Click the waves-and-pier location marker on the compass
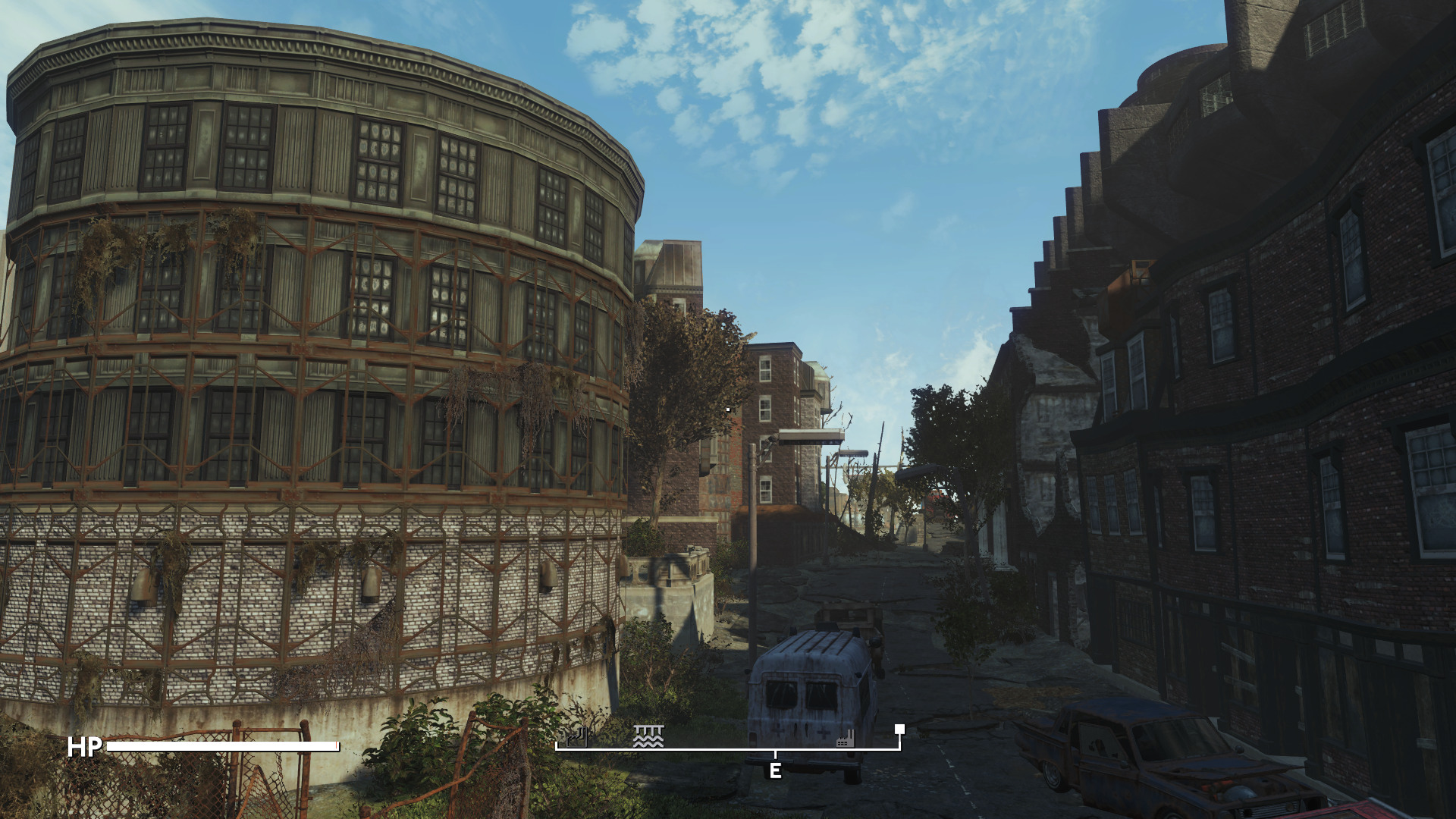This screenshot has height=819, width=1456. (x=648, y=736)
